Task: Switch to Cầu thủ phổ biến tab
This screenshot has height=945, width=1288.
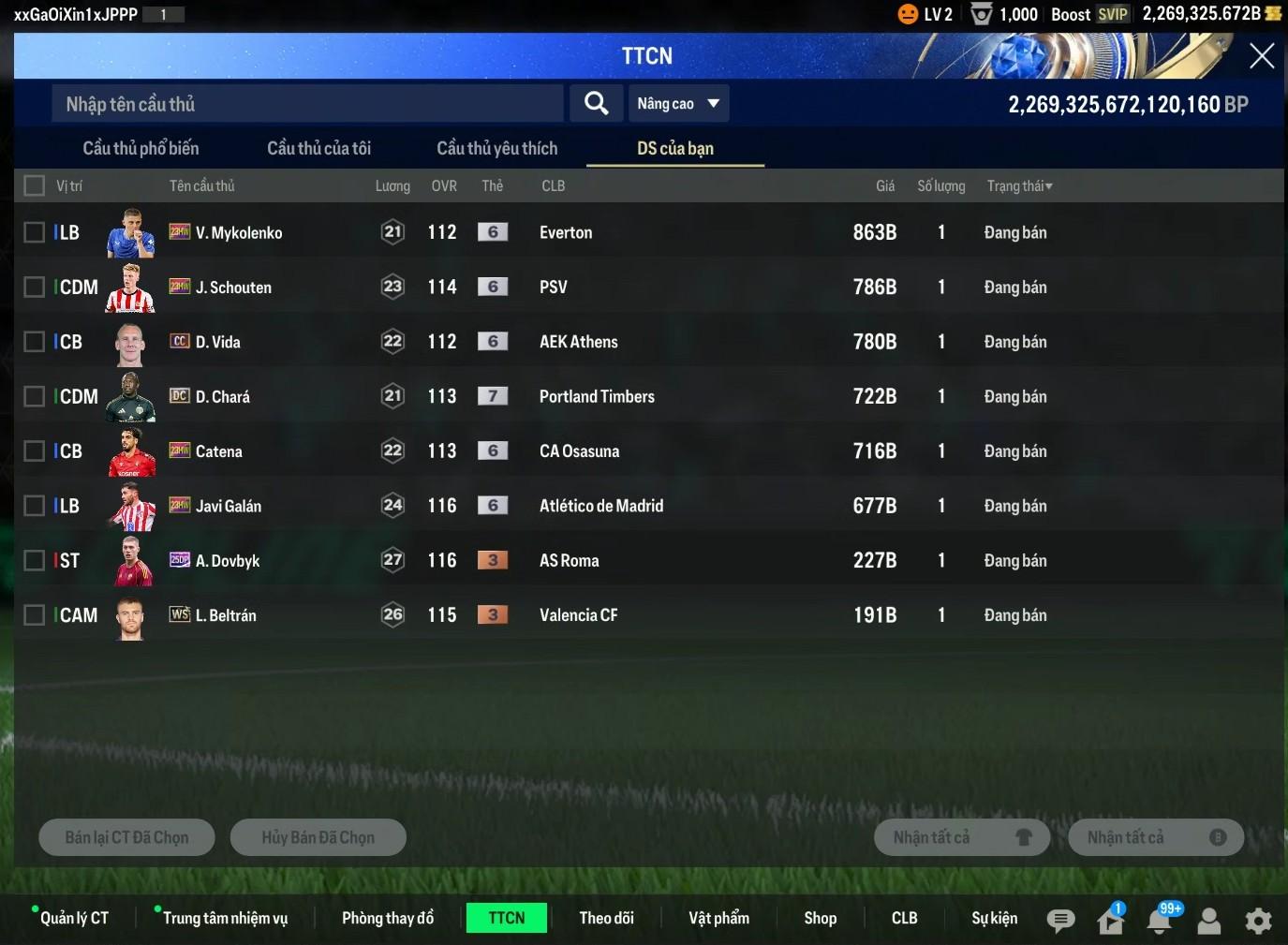Action: point(141,148)
